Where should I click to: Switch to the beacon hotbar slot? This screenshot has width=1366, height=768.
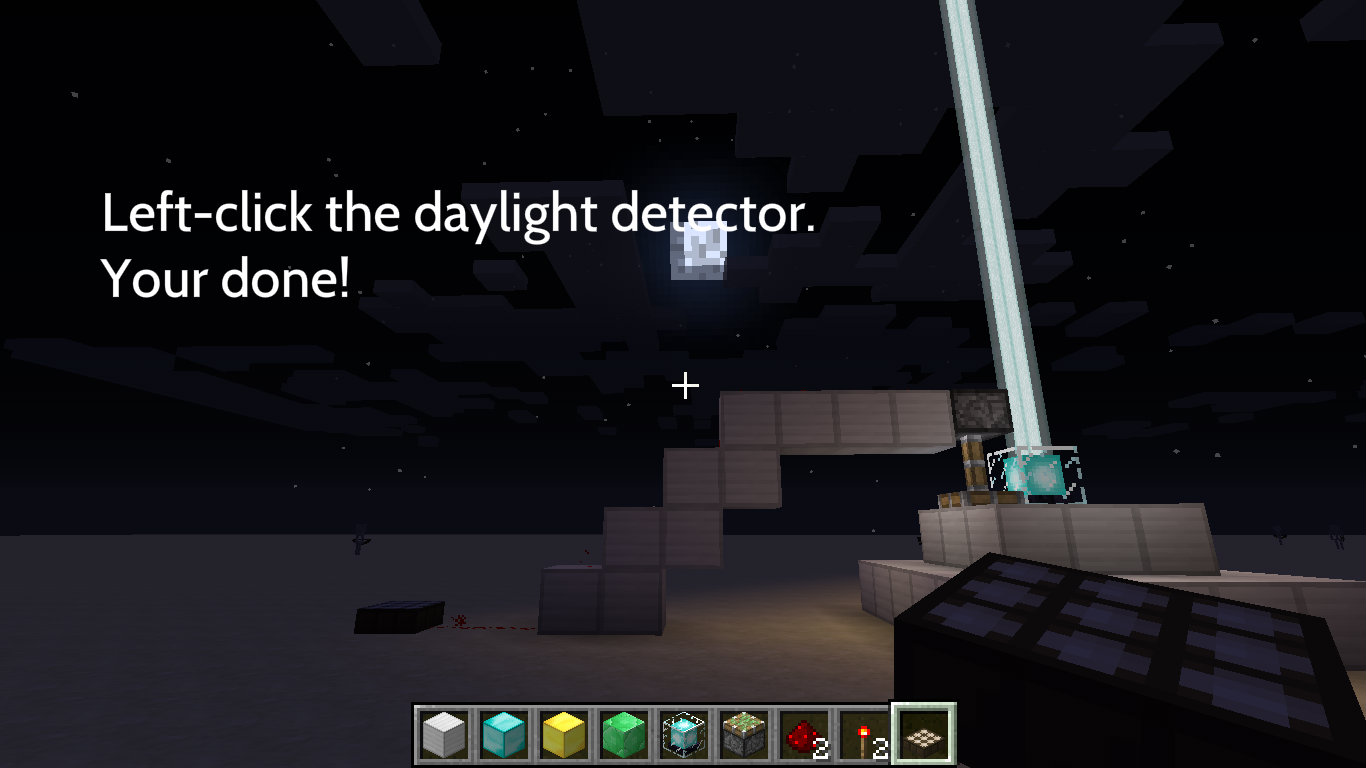tap(683, 735)
